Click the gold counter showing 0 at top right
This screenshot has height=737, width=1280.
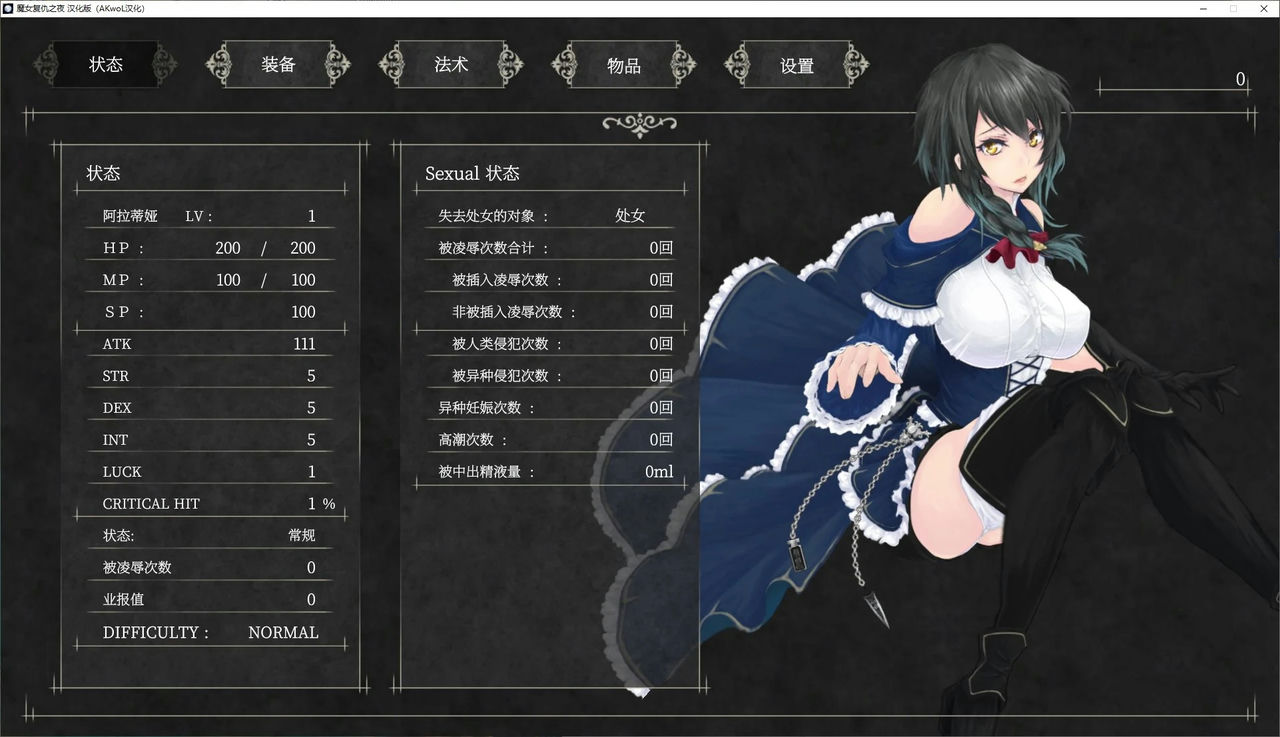click(1239, 79)
